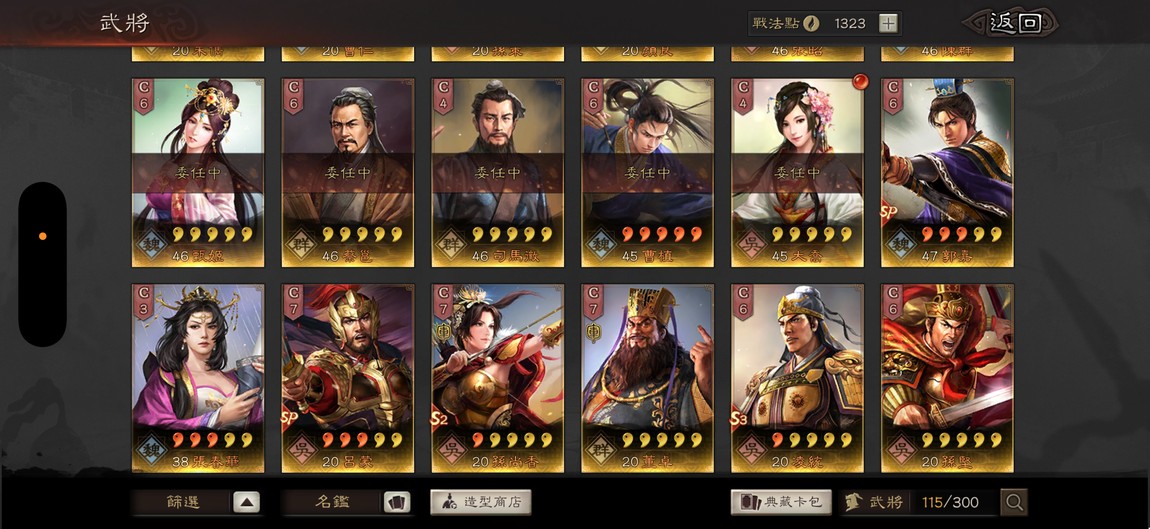Choose the 孫堅 general card
The image size is (1150, 529).
947,378
